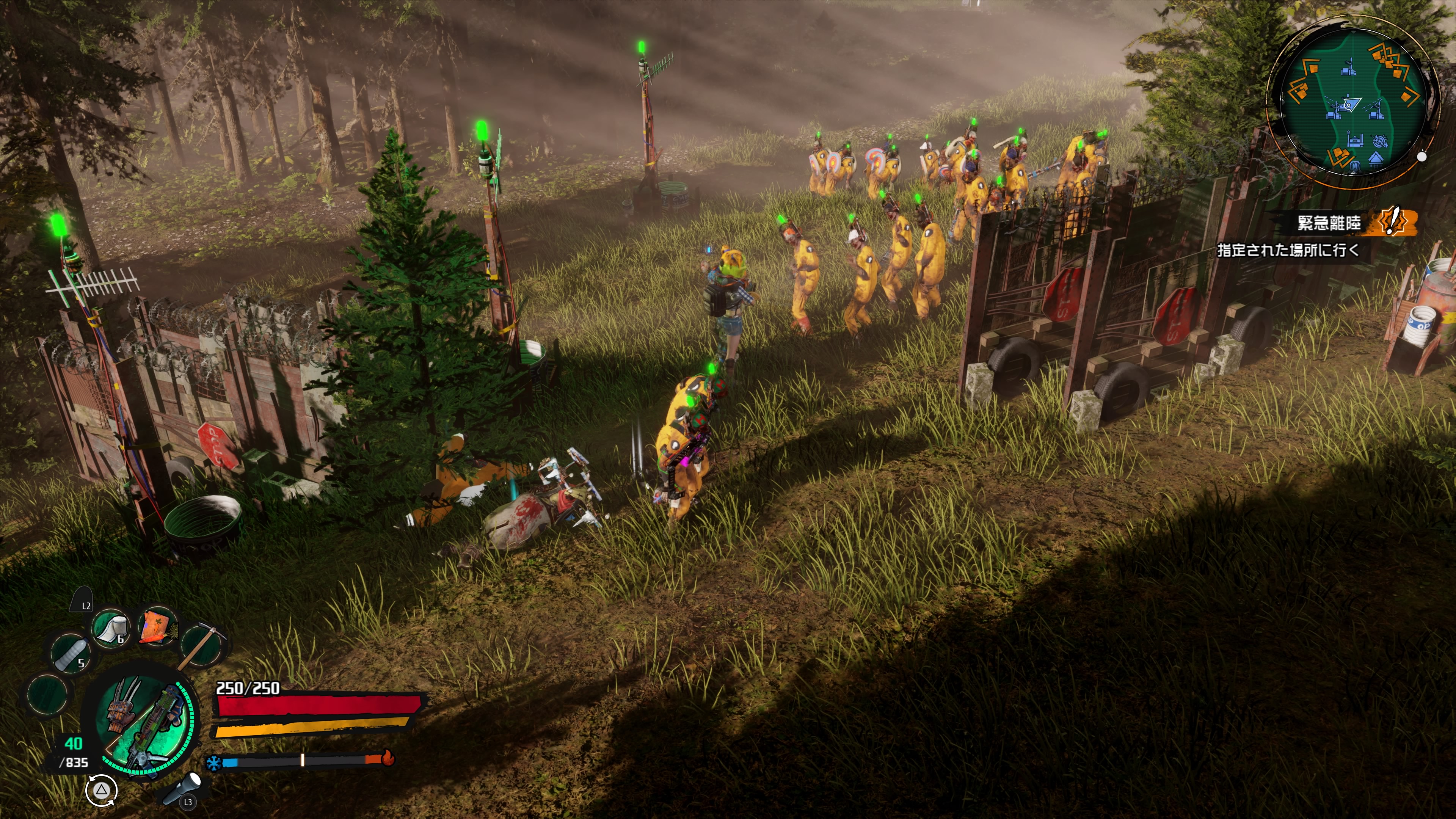Open the 緊急離陸 quest tracker
The width and height of the screenshot is (1456, 819).
1328,223
